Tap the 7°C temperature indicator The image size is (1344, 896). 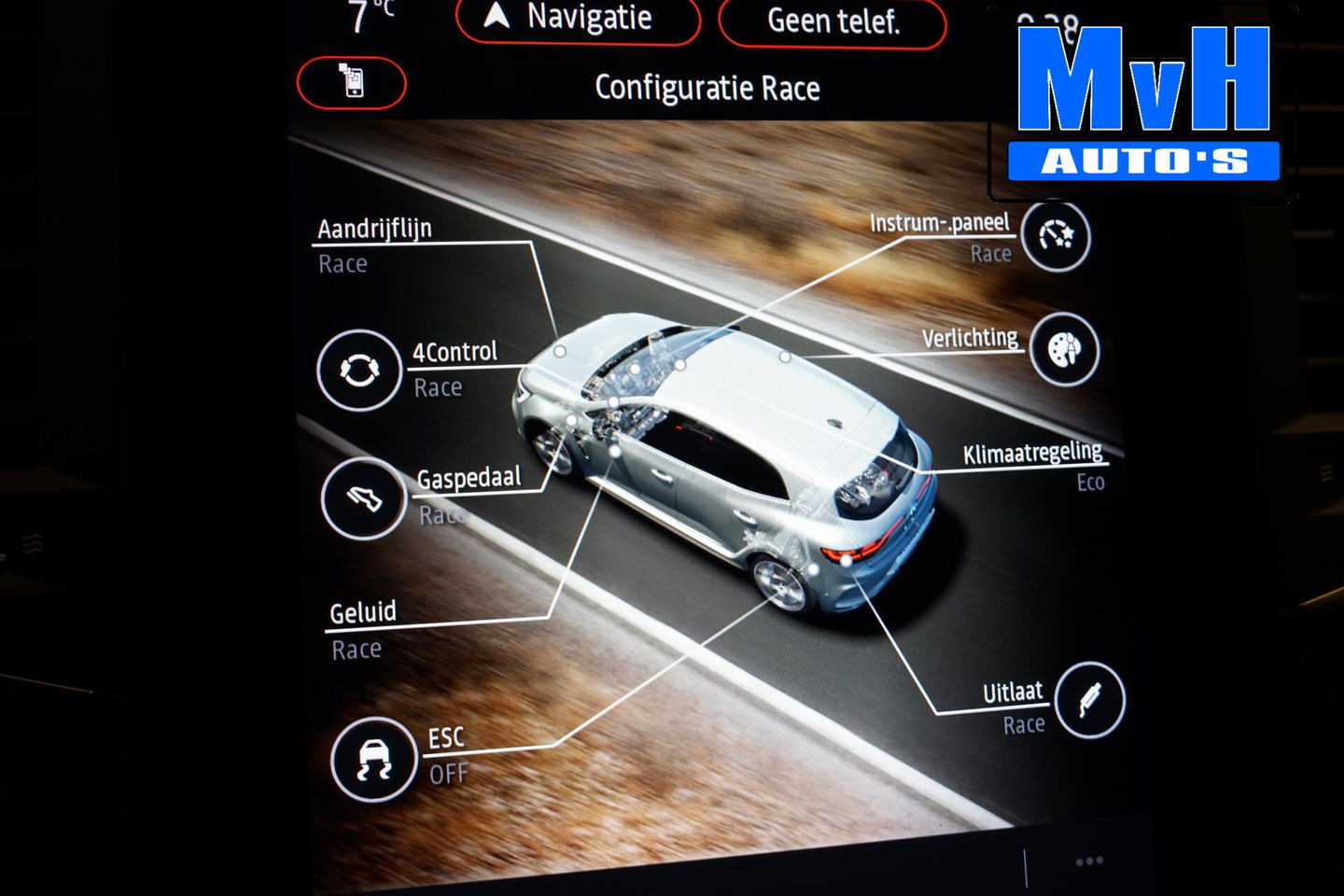366,15
